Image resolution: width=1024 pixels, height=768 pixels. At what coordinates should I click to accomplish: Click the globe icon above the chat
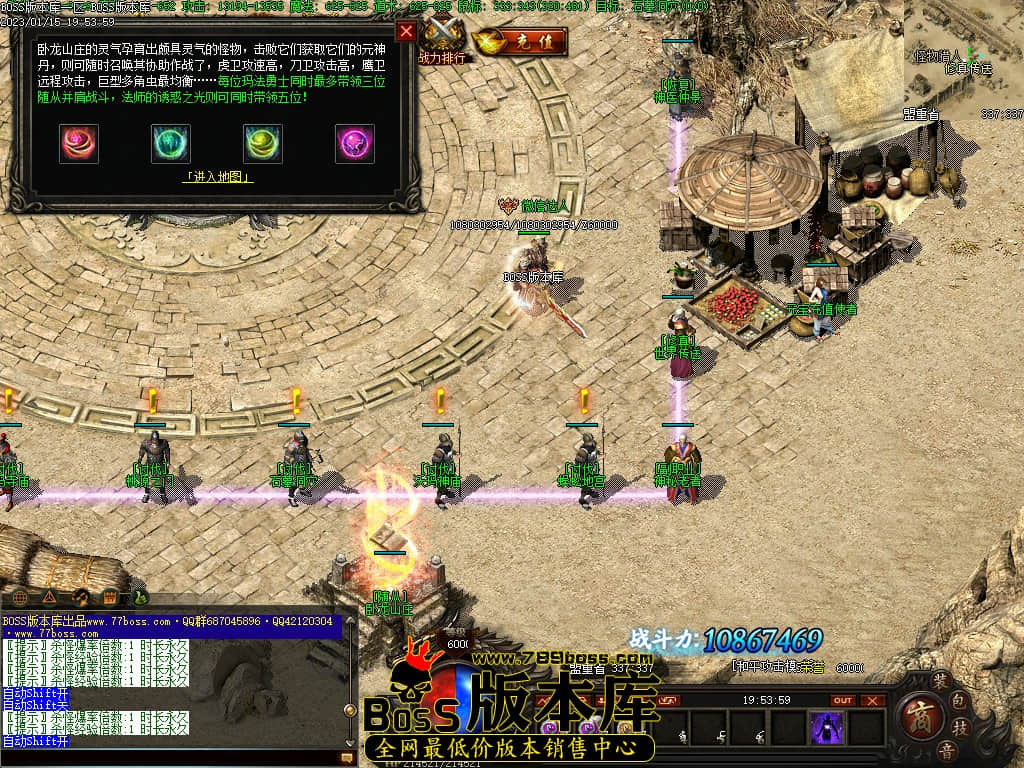pos(20,598)
